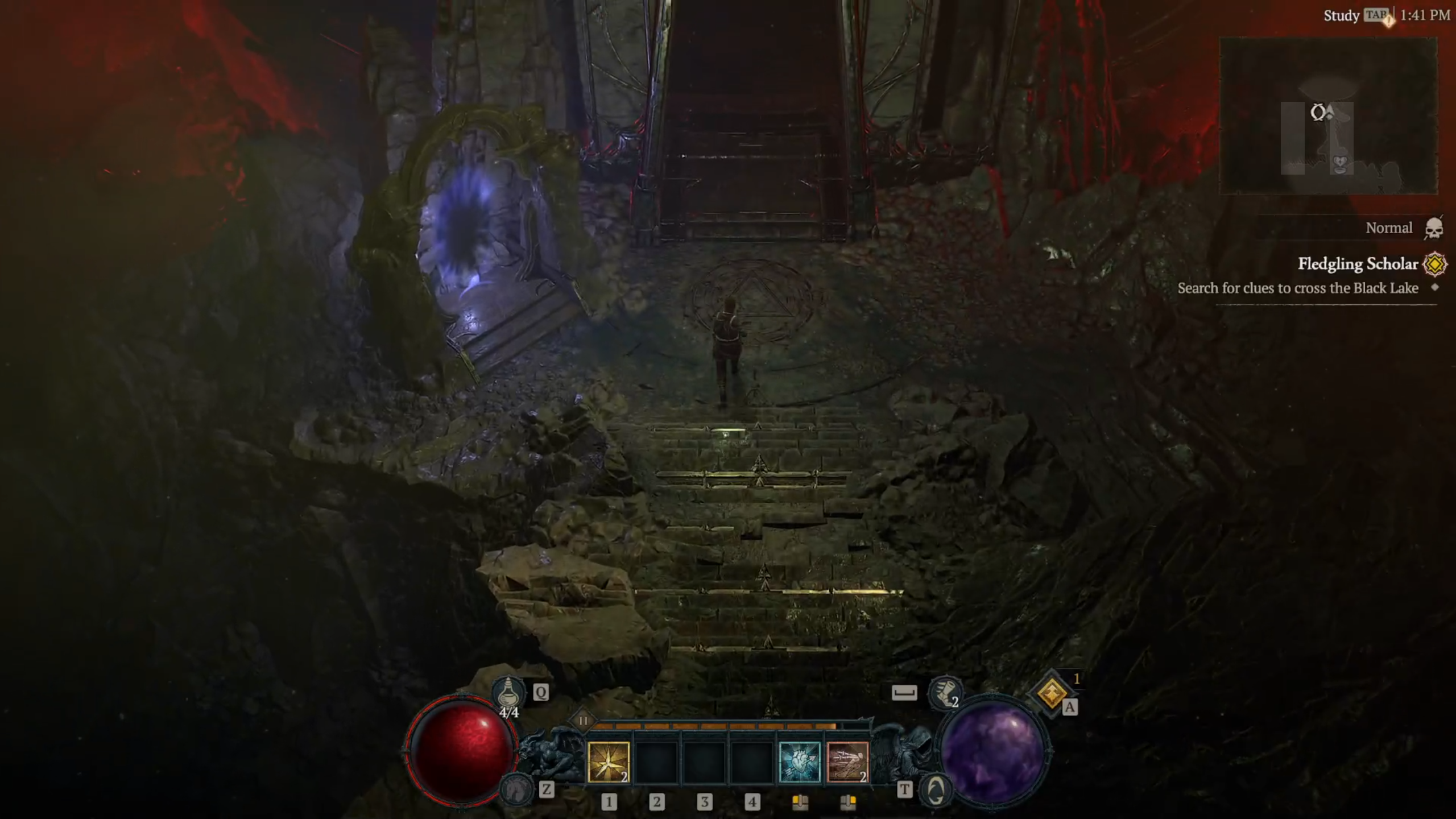Trigger the flying daggers skill slot
Viewport: 1456px width, 819px height.
point(847,762)
